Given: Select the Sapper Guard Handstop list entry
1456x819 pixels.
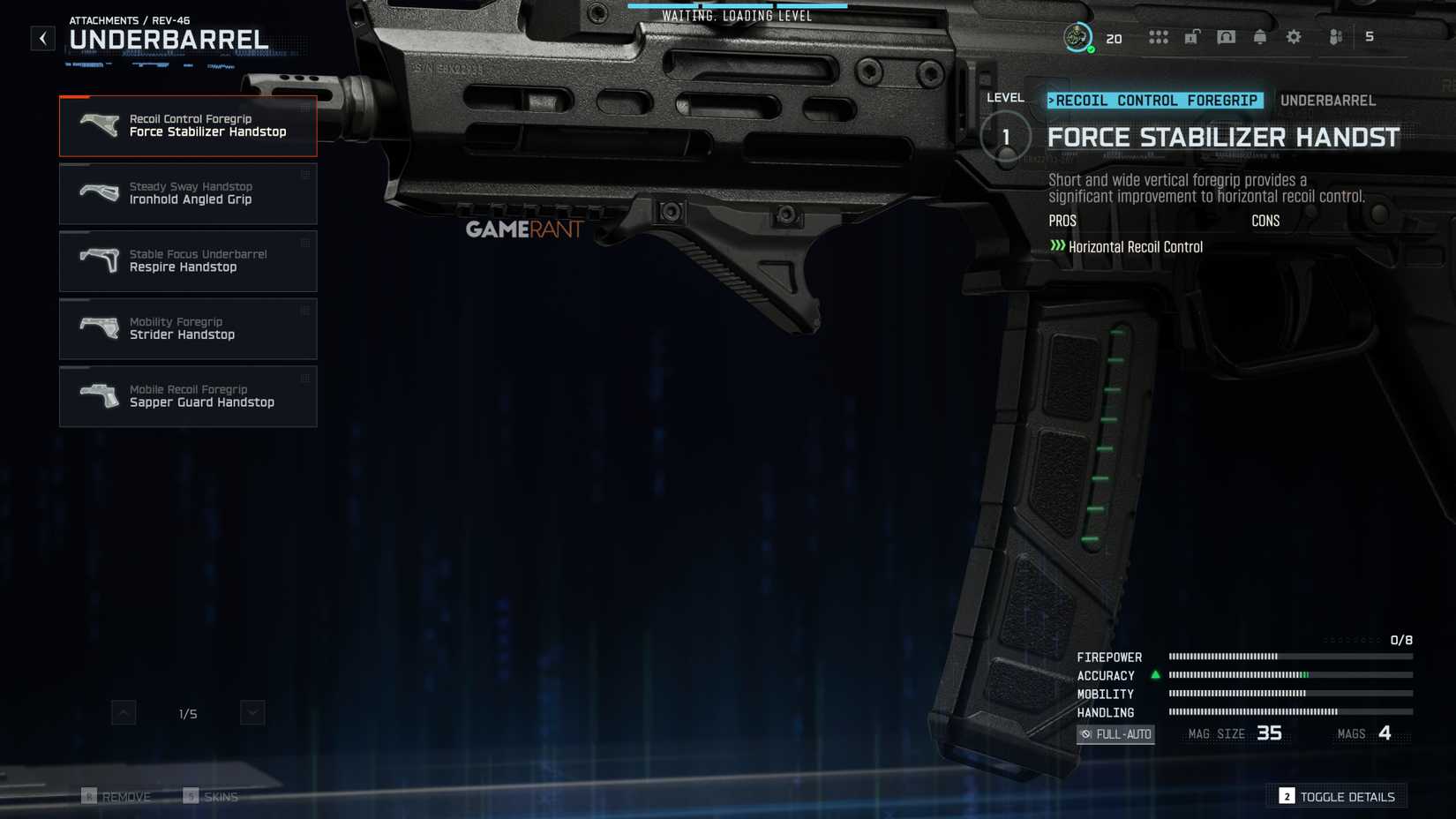Looking at the screenshot, I should click(x=188, y=396).
